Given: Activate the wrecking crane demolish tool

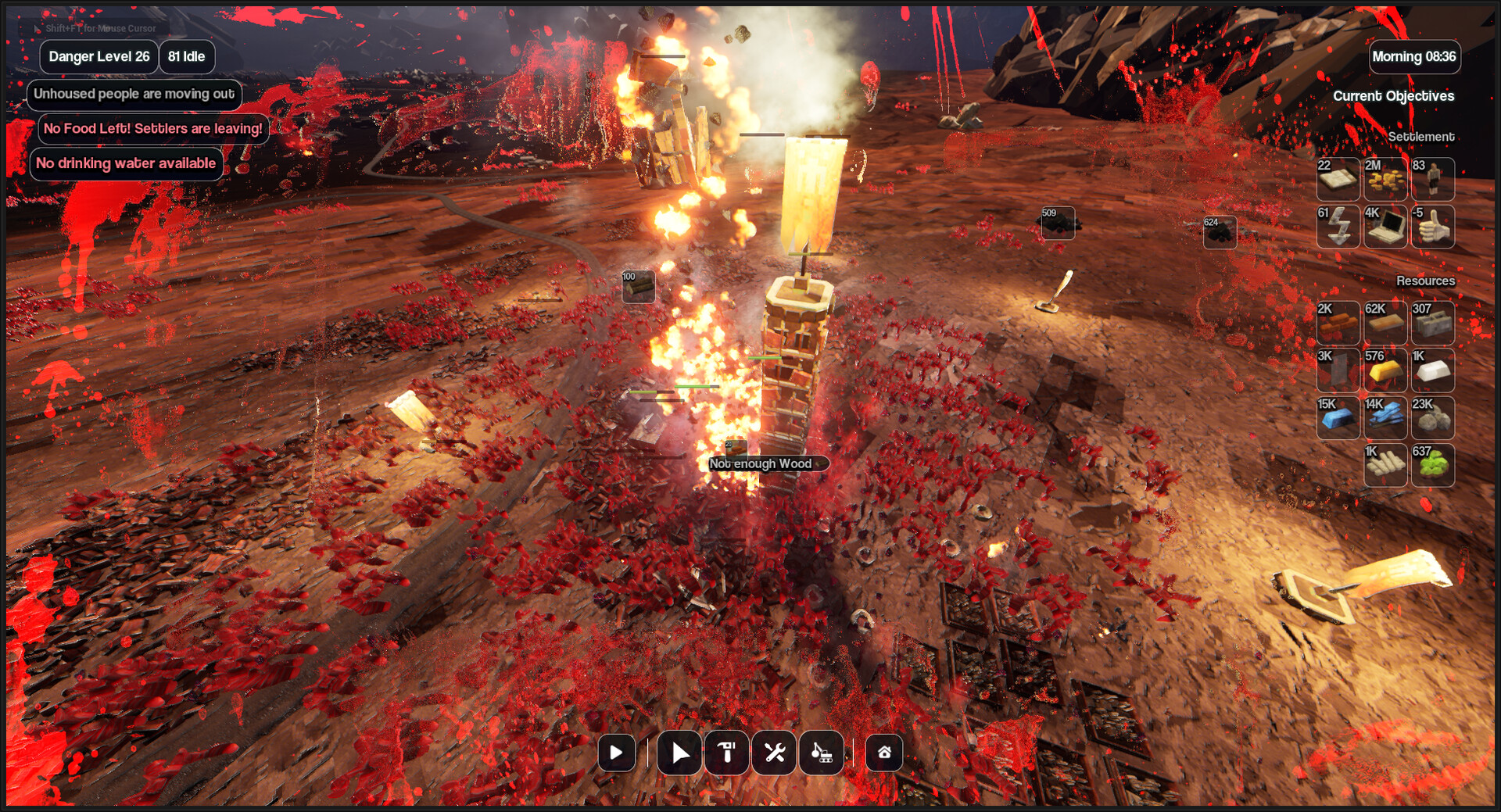Looking at the screenshot, I should pos(822,753).
